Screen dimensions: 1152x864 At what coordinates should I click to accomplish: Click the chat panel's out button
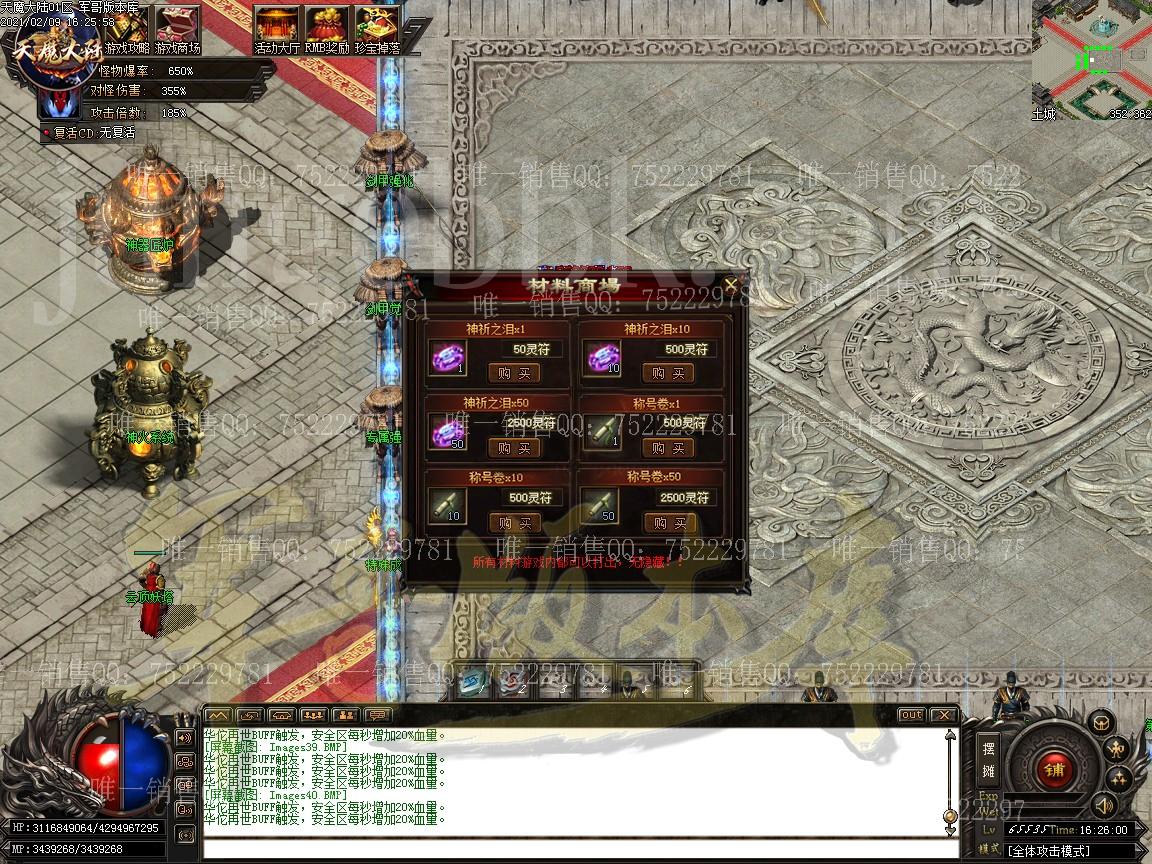tap(911, 715)
